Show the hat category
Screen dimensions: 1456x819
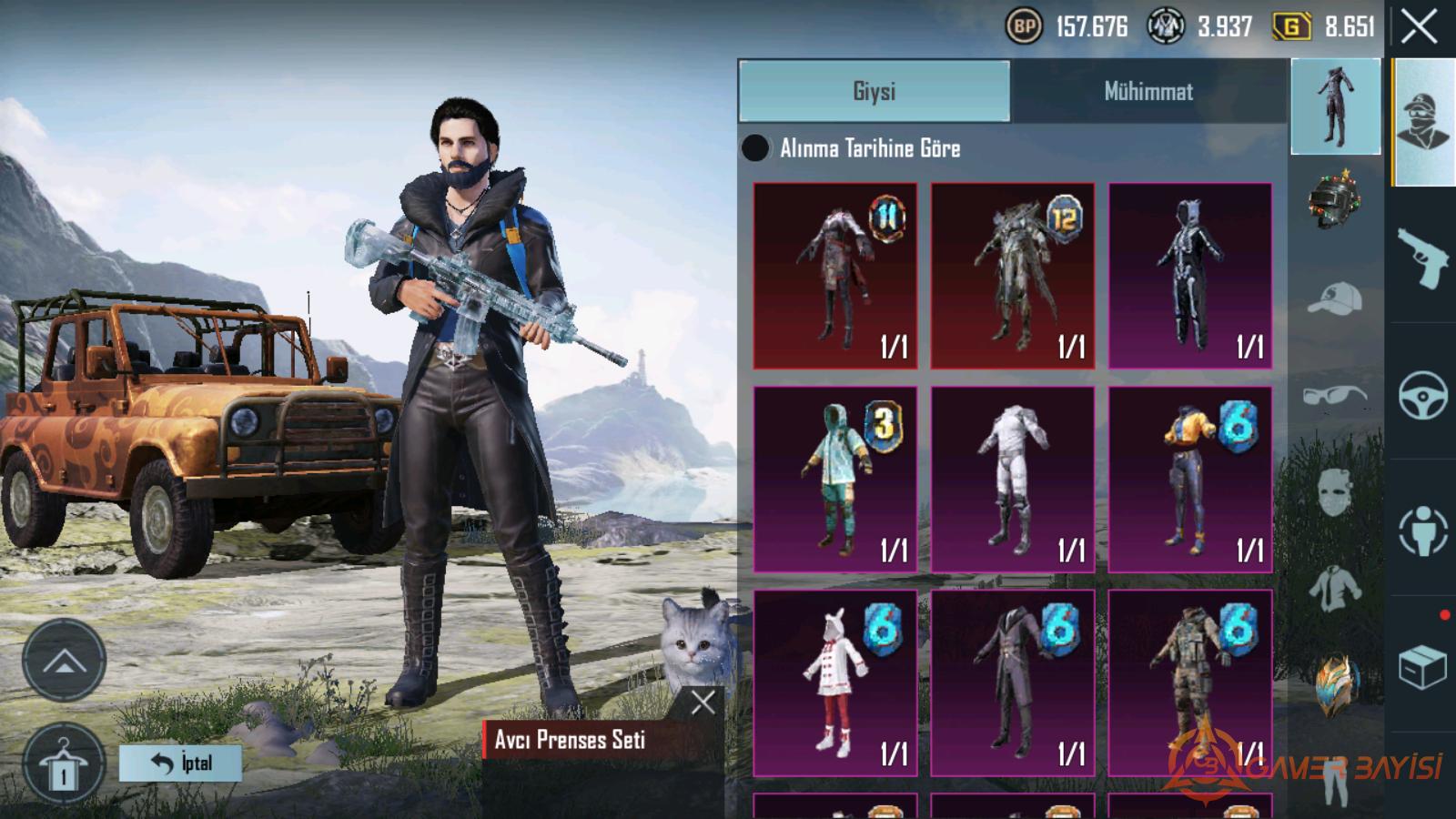[1334, 298]
